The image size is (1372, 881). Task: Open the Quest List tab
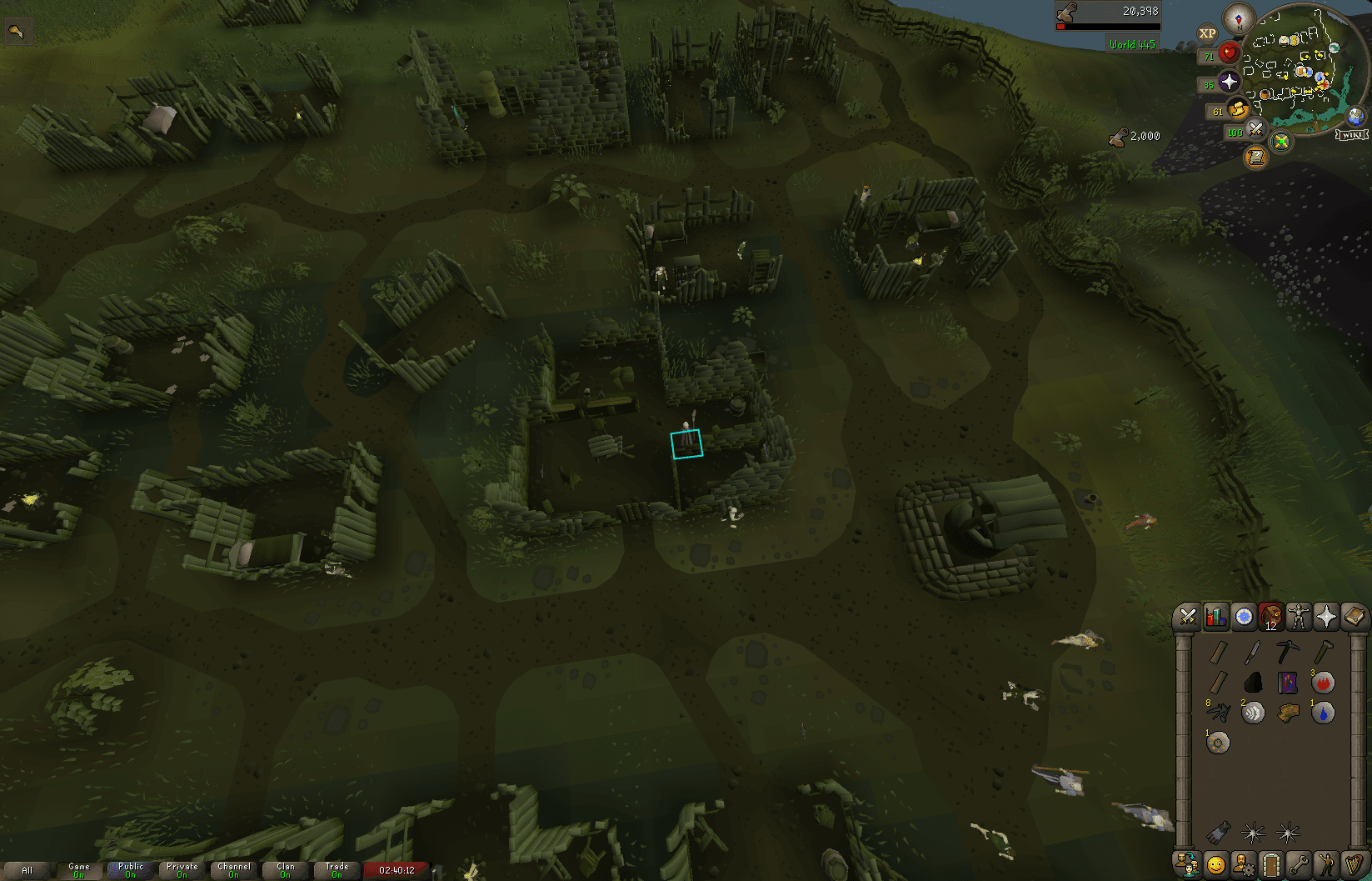tap(1243, 618)
